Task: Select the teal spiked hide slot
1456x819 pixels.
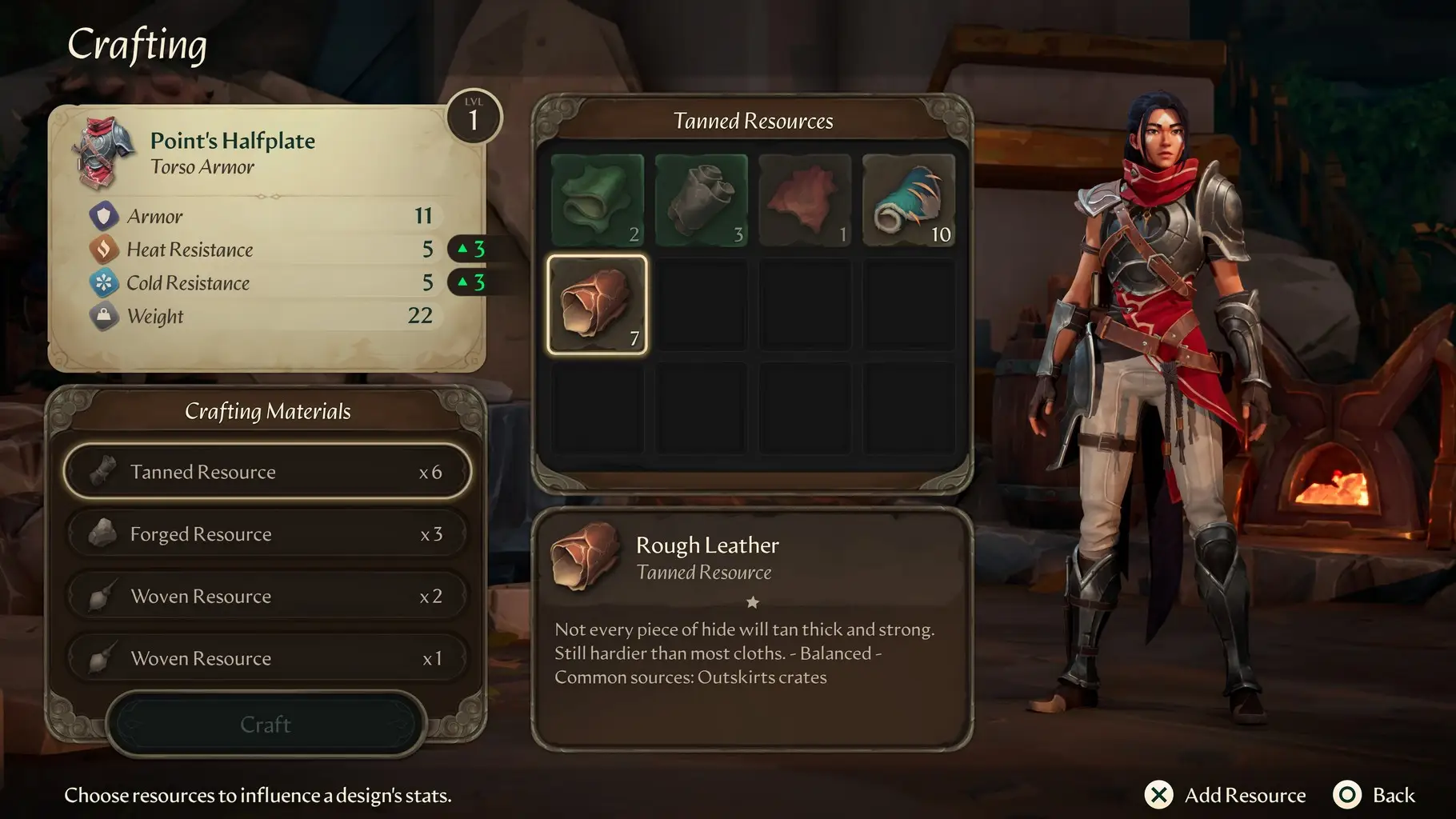Action: [x=909, y=200]
